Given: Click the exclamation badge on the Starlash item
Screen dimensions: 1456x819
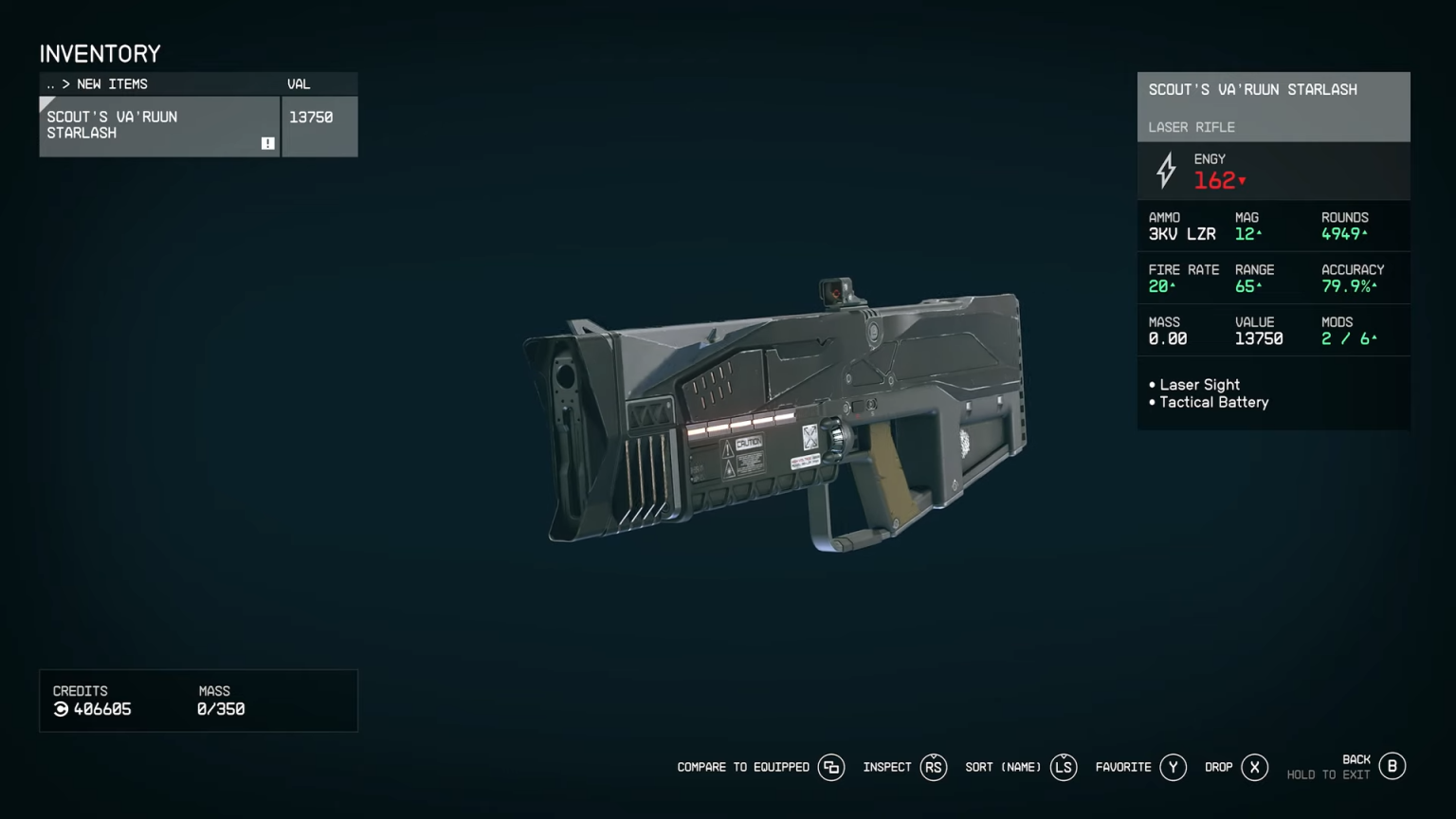Looking at the screenshot, I should coord(268,141).
